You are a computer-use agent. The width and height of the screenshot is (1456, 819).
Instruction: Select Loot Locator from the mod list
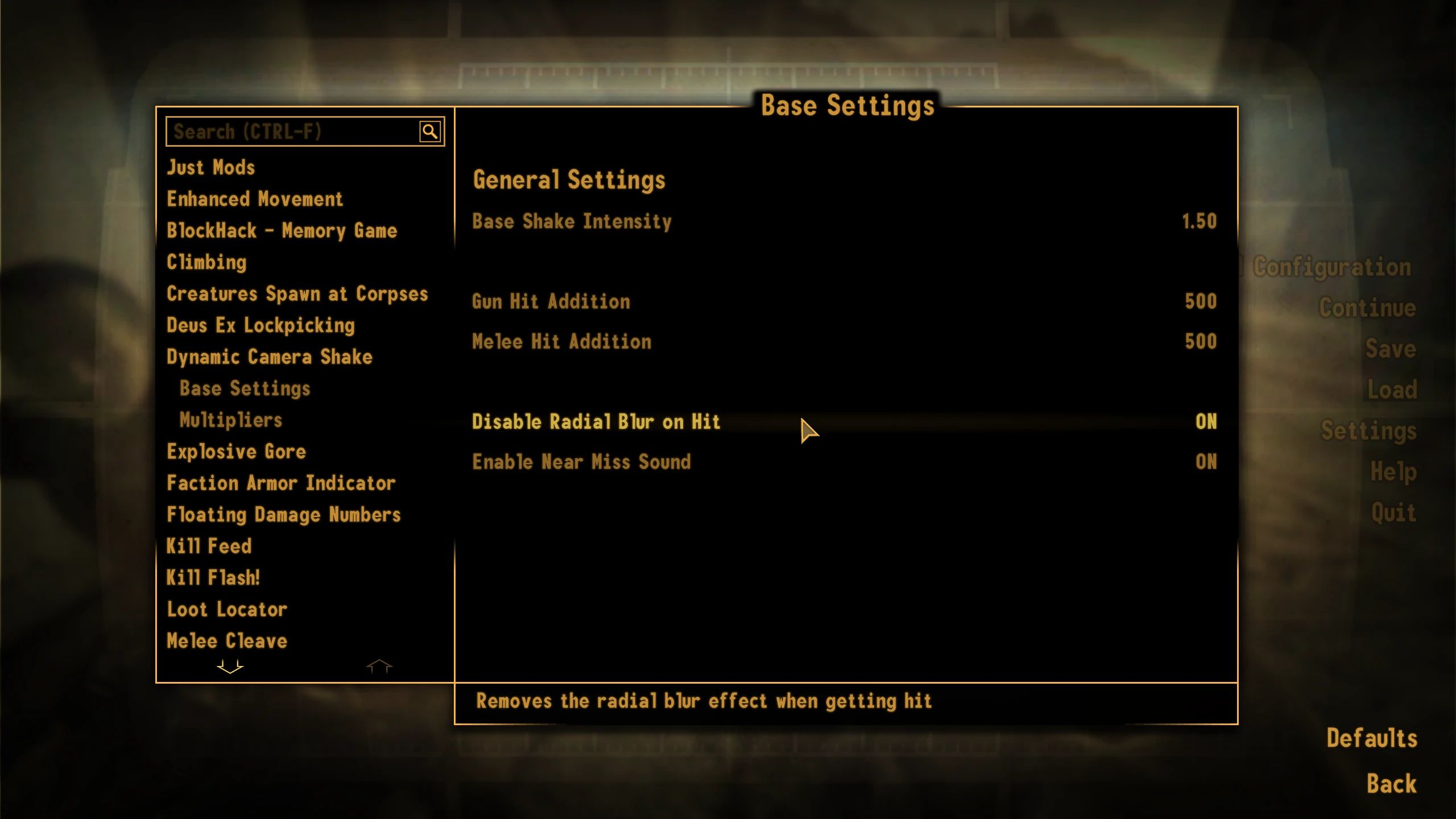pyautogui.click(x=226, y=609)
